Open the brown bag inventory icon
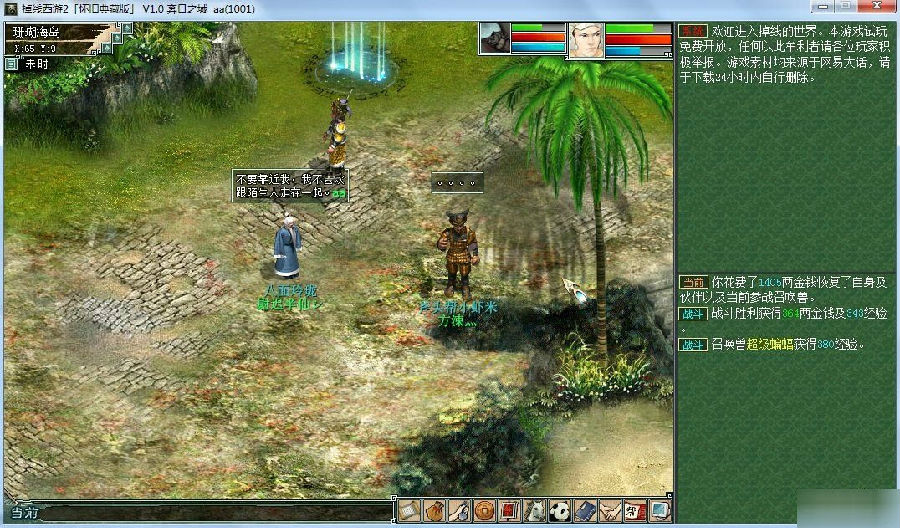This screenshot has height=528, width=900. (x=435, y=510)
